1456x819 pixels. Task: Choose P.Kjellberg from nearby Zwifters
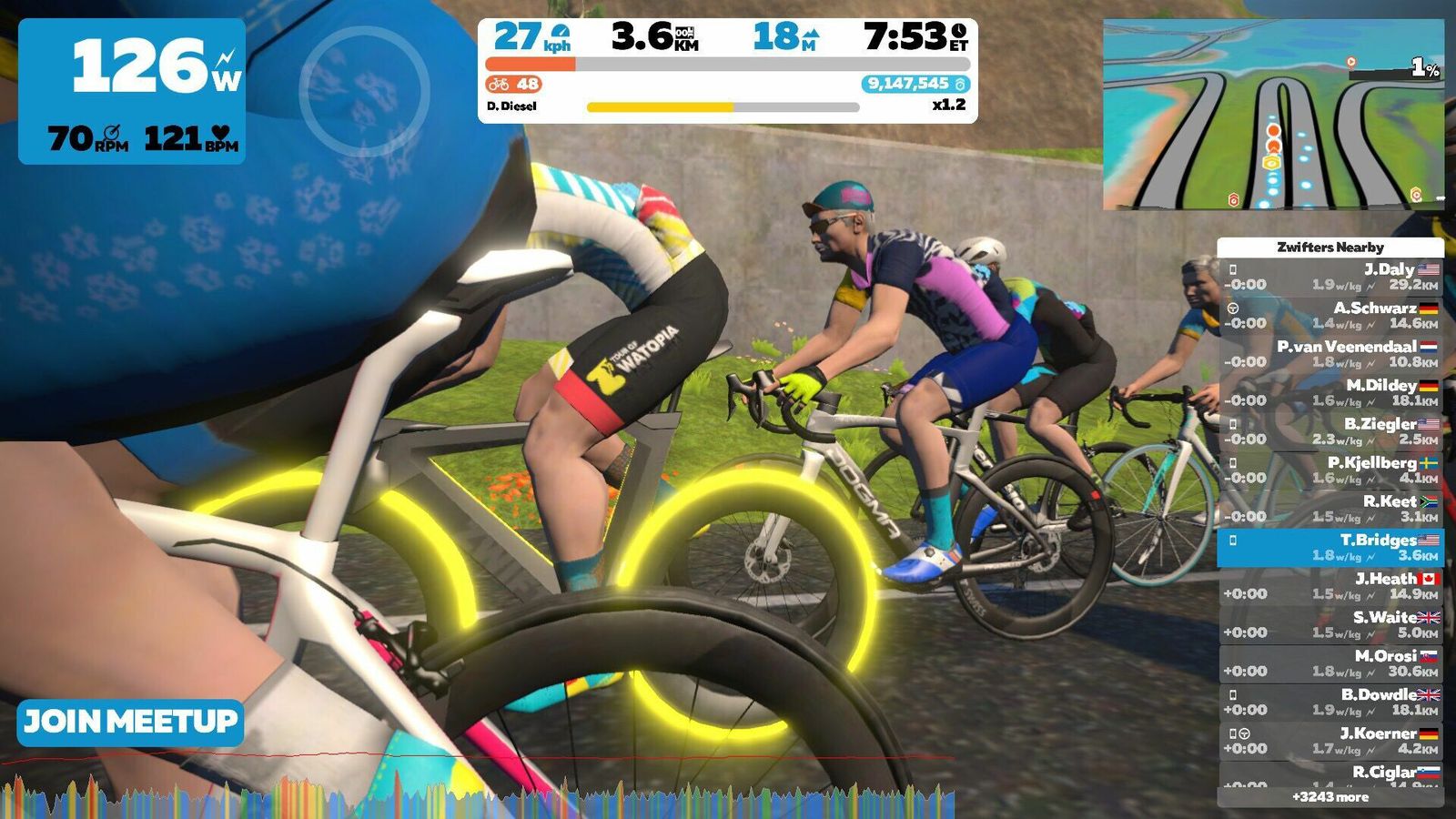1330,470
